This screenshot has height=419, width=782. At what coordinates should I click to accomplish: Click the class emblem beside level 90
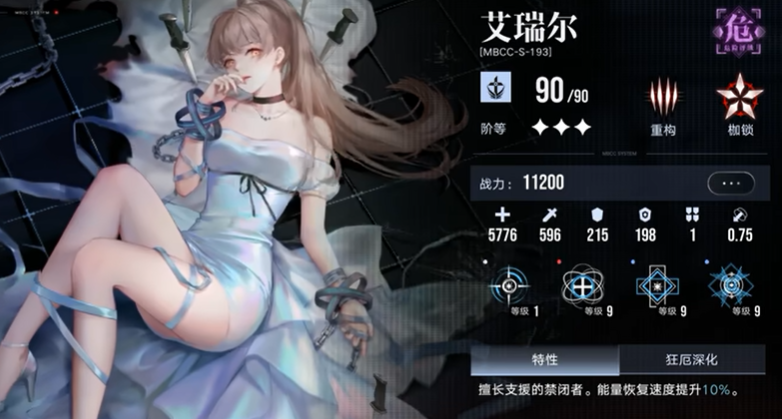(497, 89)
